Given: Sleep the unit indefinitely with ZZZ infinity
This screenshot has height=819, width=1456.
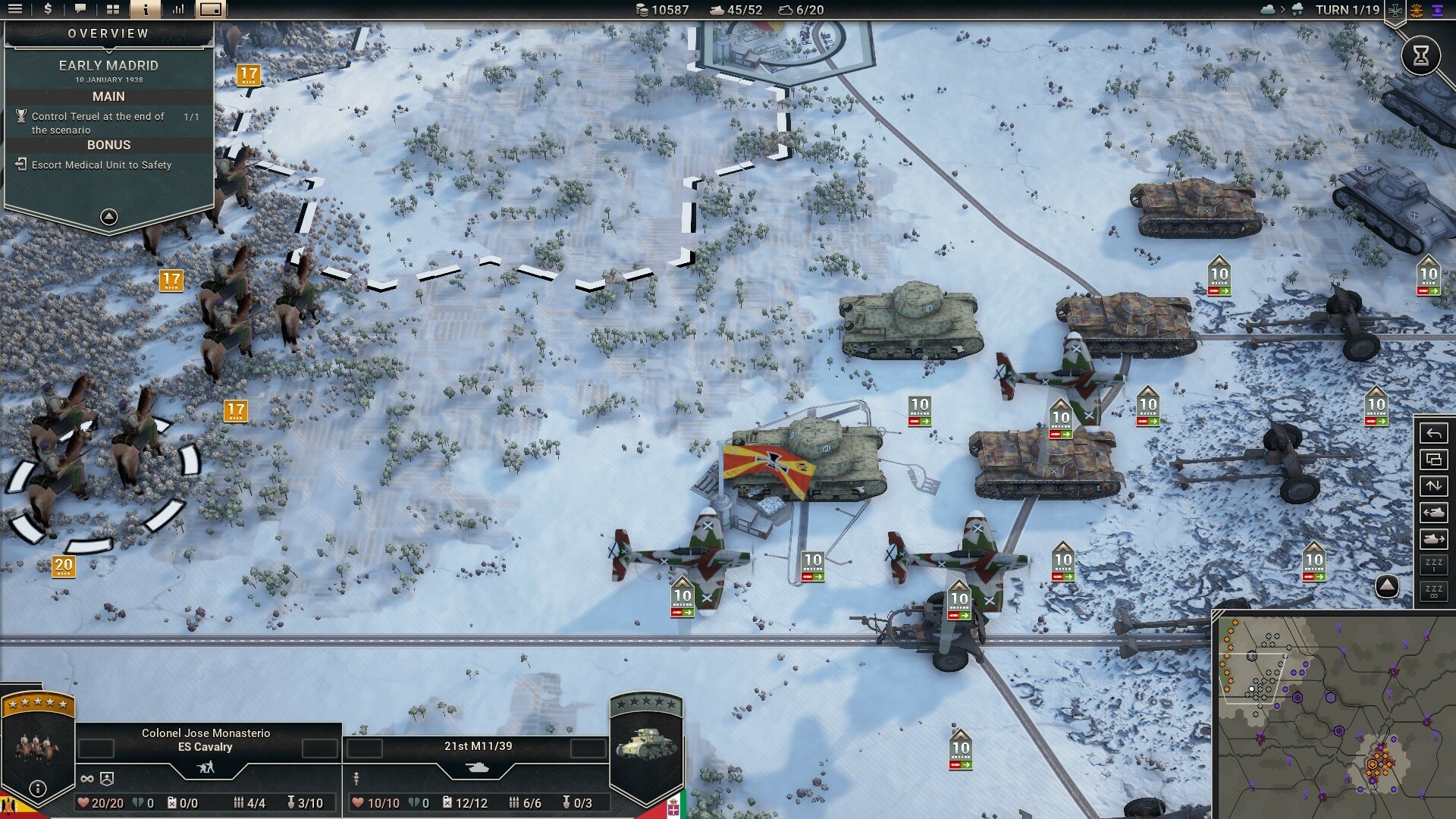Looking at the screenshot, I should [x=1434, y=593].
